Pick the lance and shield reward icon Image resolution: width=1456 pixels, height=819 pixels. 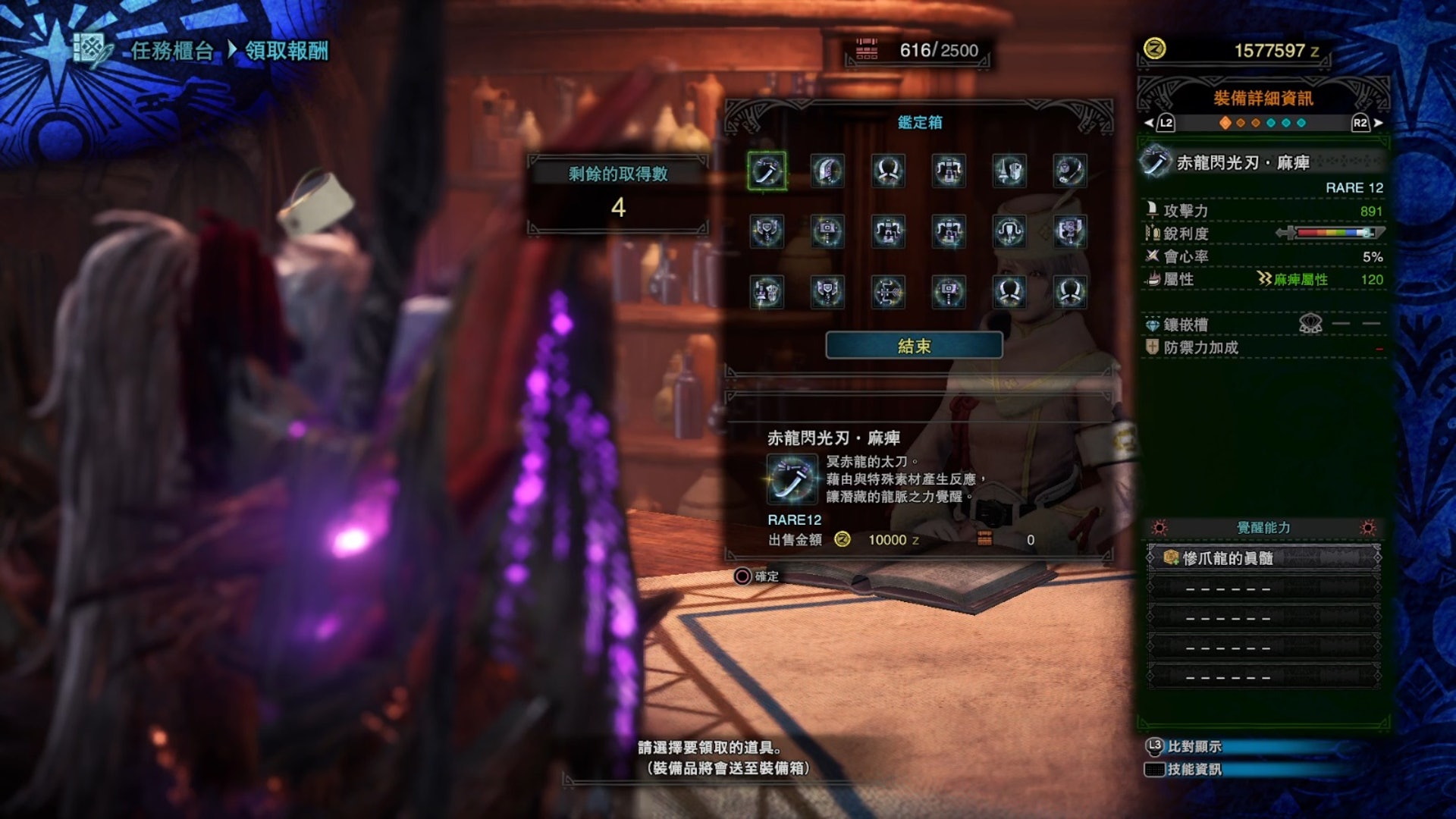point(1009,171)
